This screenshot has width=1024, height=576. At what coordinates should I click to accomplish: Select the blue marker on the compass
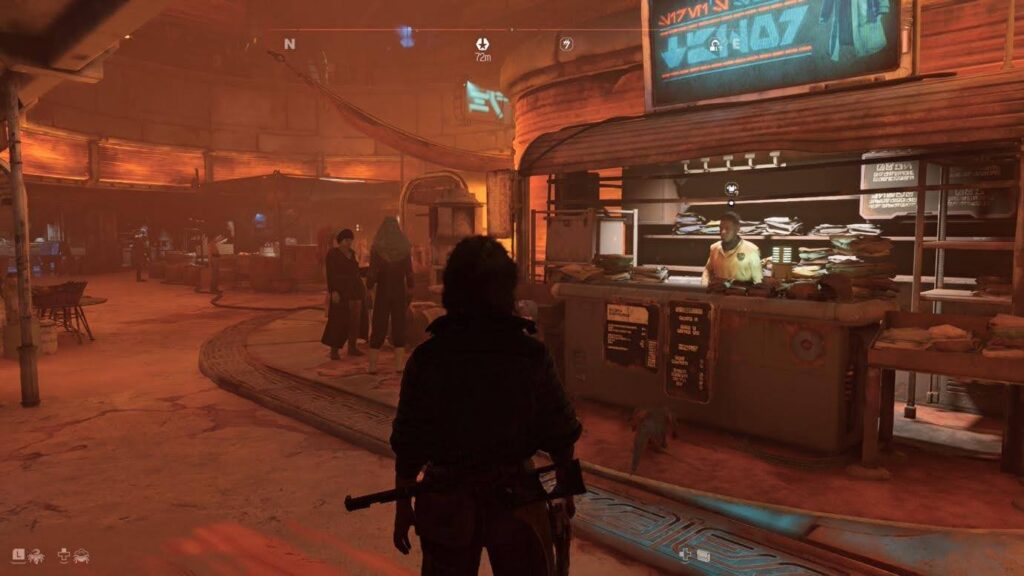[x=405, y=38]
